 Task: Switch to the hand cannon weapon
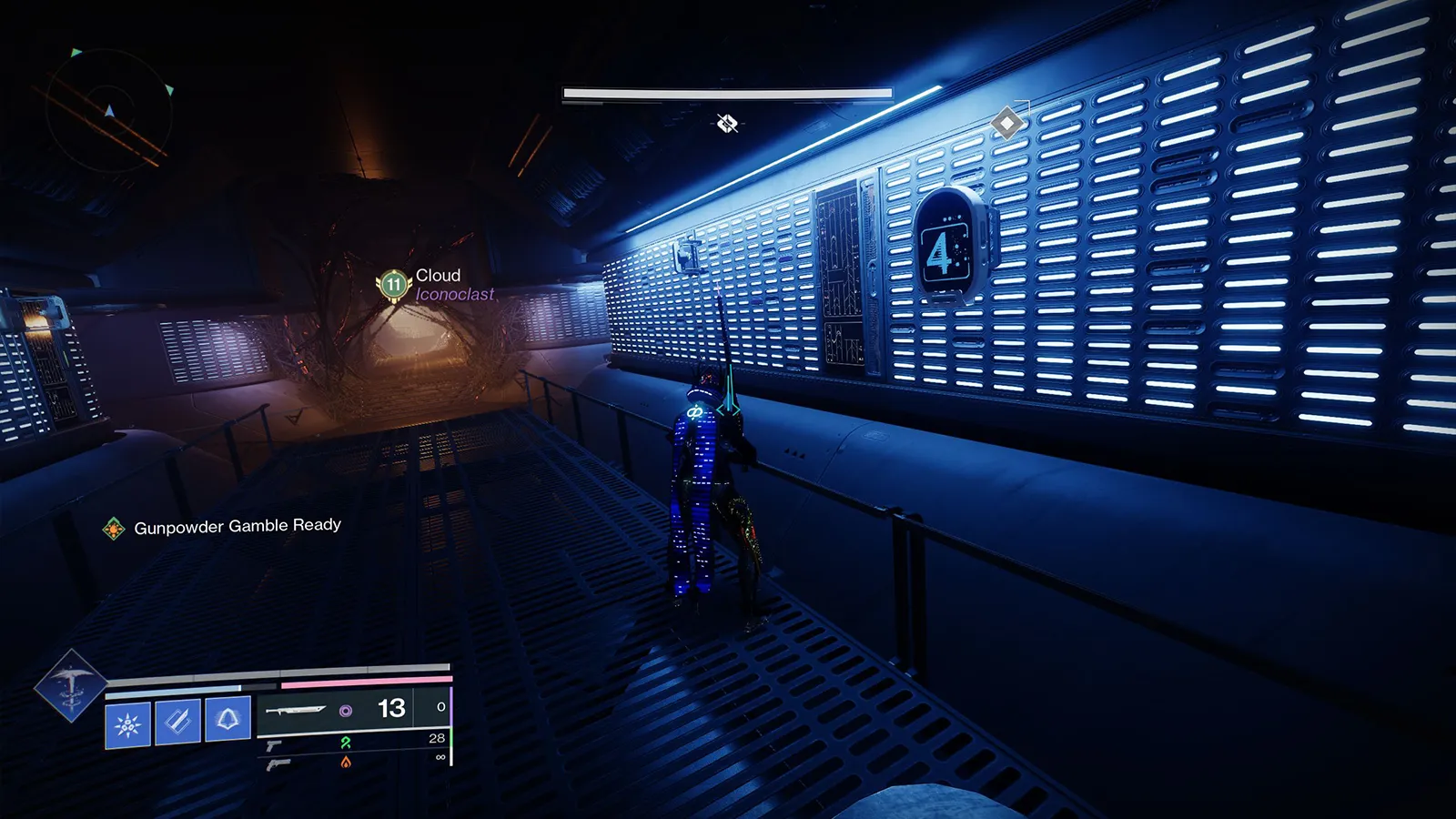click(x=278, y=764)
